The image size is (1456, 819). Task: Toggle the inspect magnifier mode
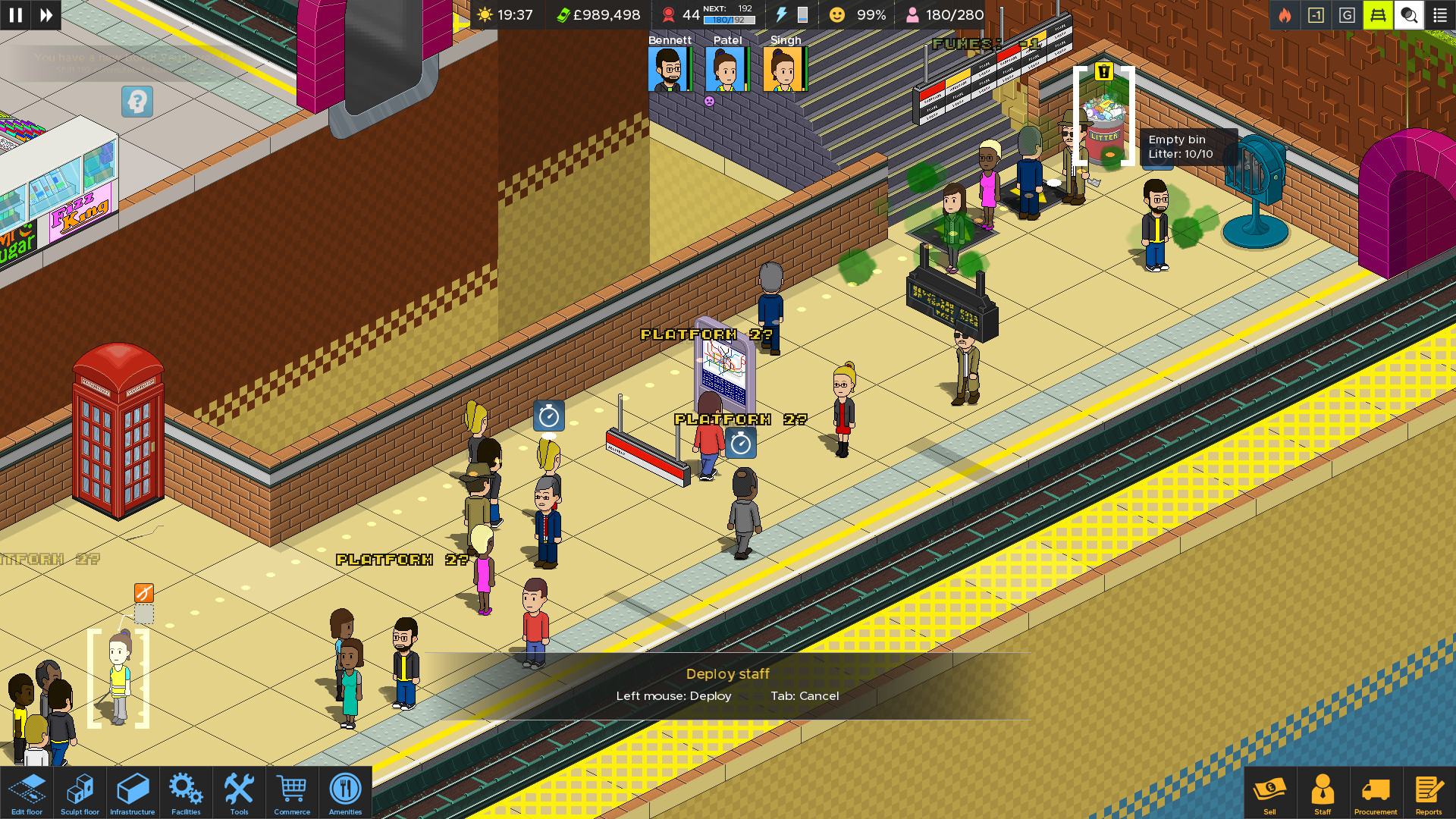coord(1409,14)
